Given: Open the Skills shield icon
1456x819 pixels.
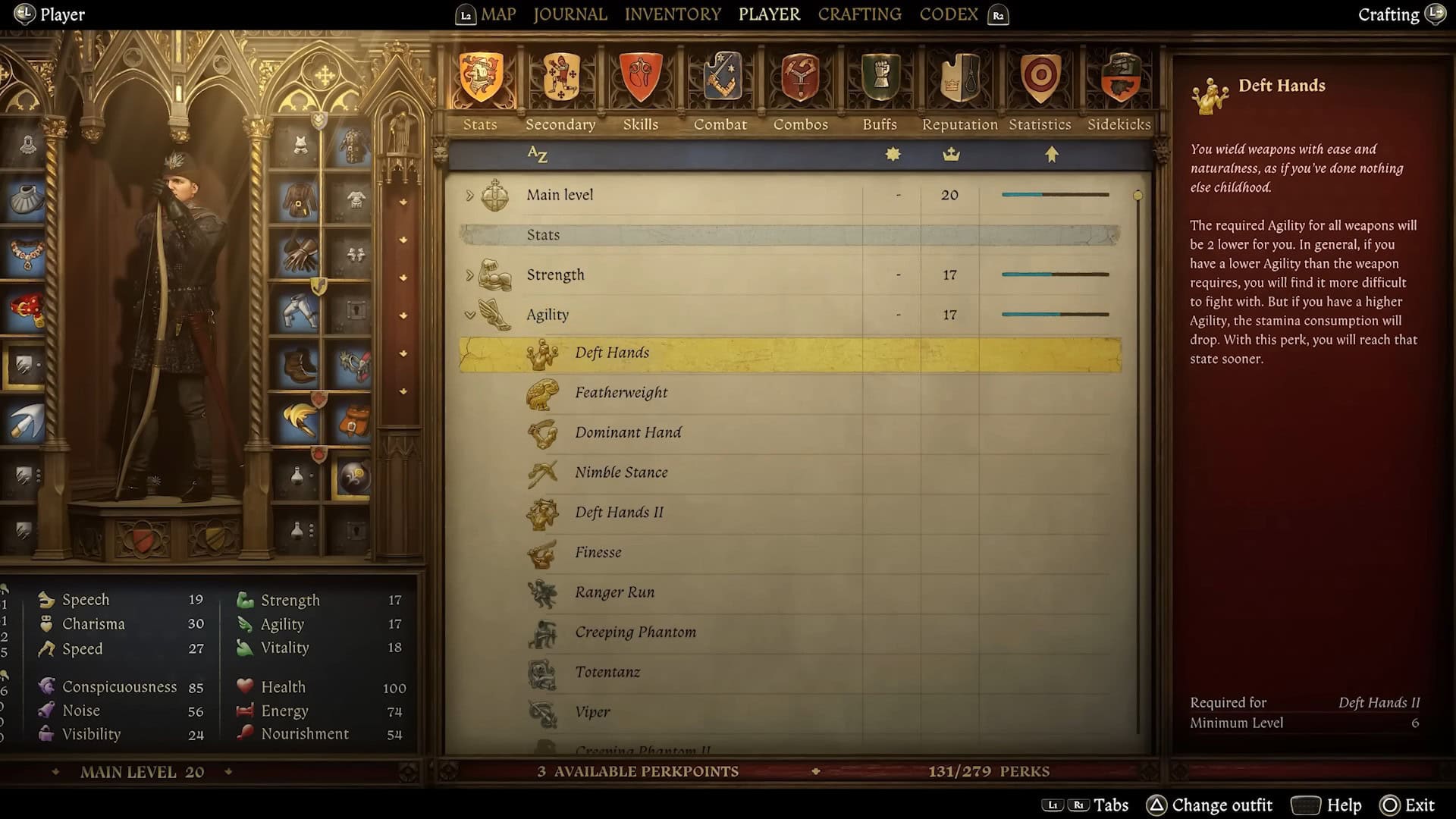Looking at the screenshot, I should pos(640,76).
